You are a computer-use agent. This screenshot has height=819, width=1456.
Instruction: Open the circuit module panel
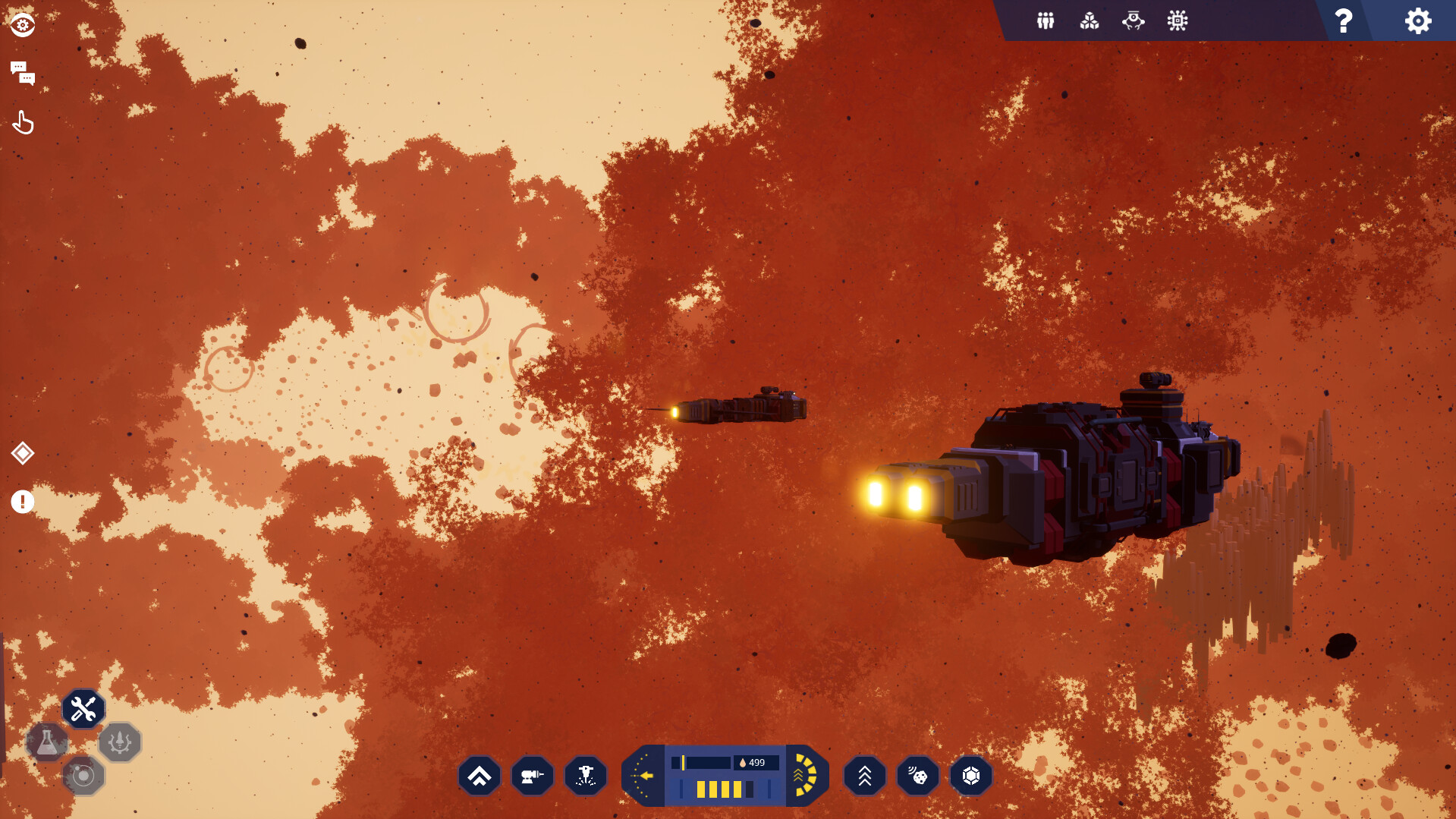[1177, 20]
